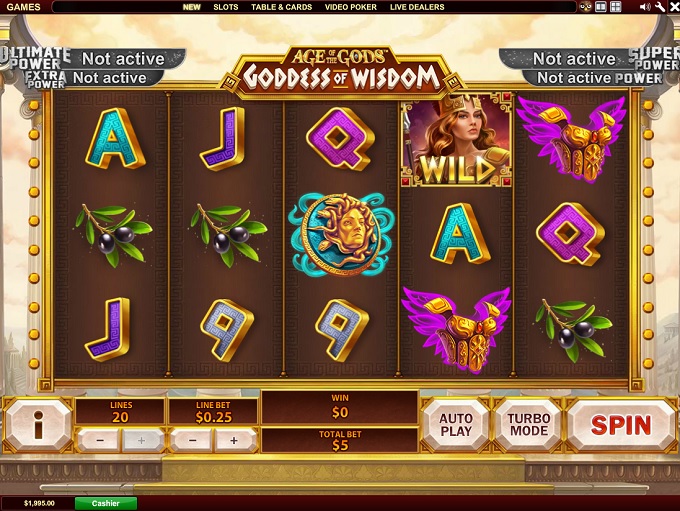Increase the line bet
The width and height of the screenshot is (680, 511).
pos(234,440)
